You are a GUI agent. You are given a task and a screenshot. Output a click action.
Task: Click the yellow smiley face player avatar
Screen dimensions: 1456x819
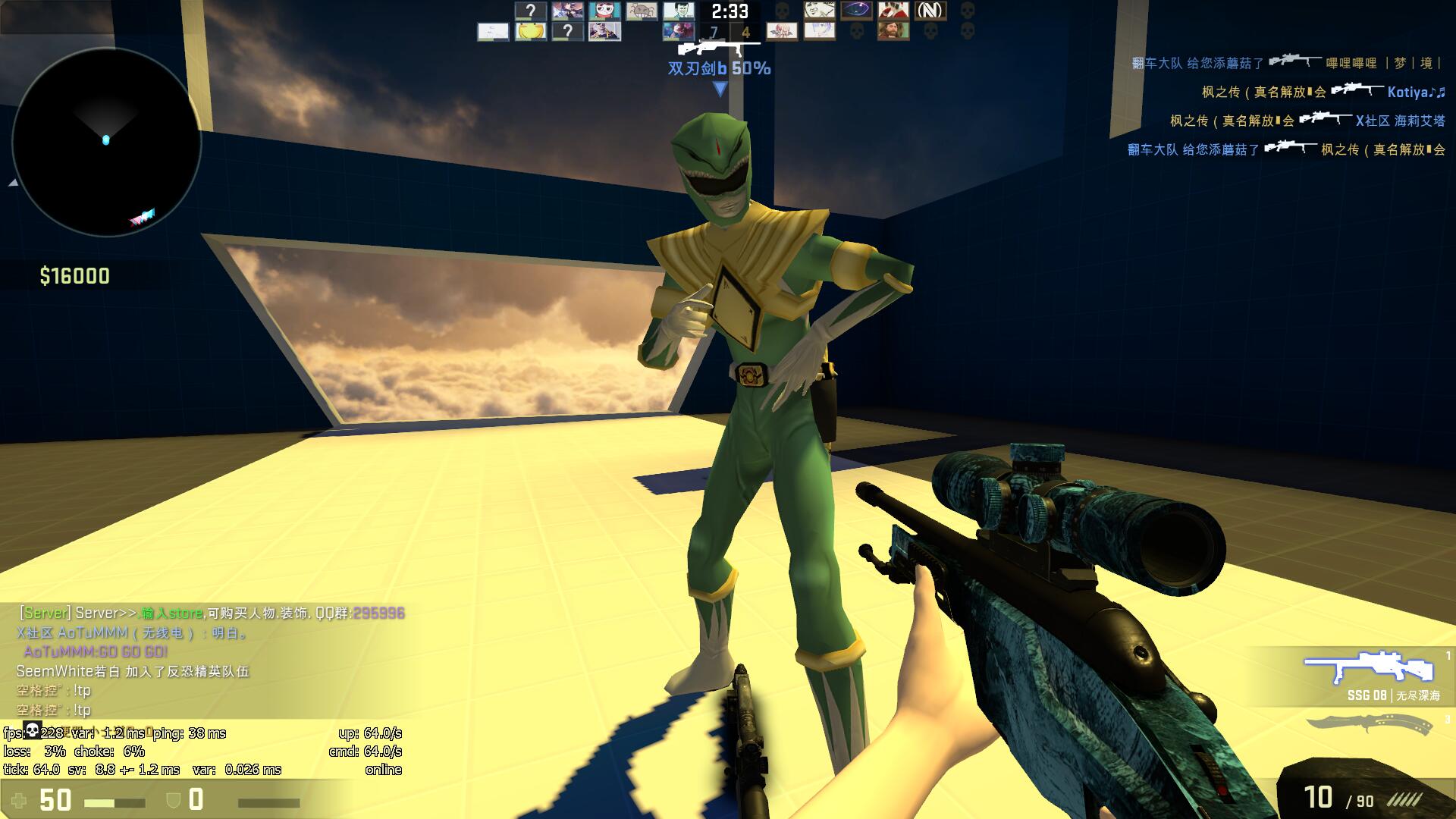point(530,32)
